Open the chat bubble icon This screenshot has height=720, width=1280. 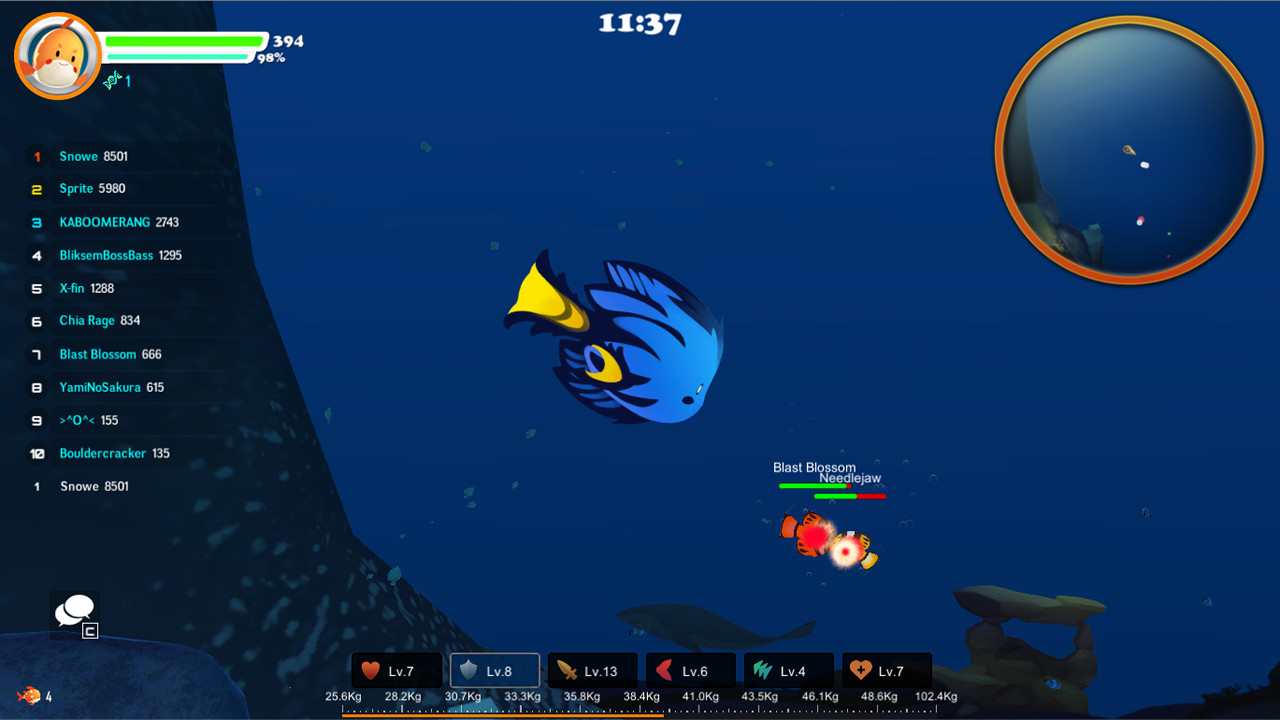(x=74, y=610)
